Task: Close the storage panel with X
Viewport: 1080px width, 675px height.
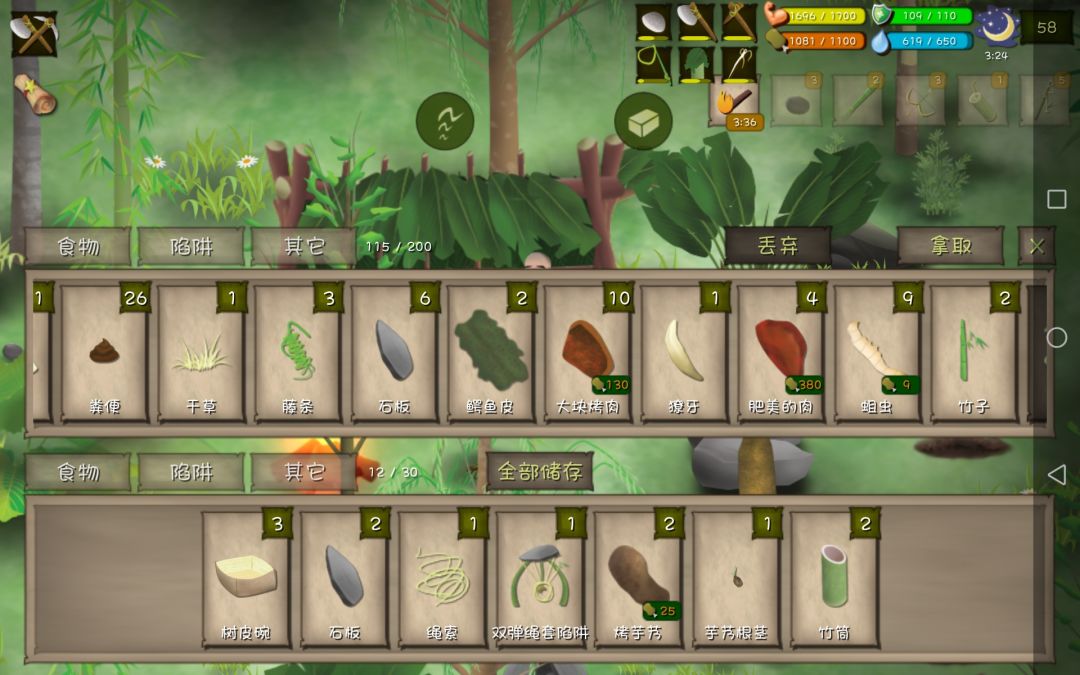Action: [1036, 246]
